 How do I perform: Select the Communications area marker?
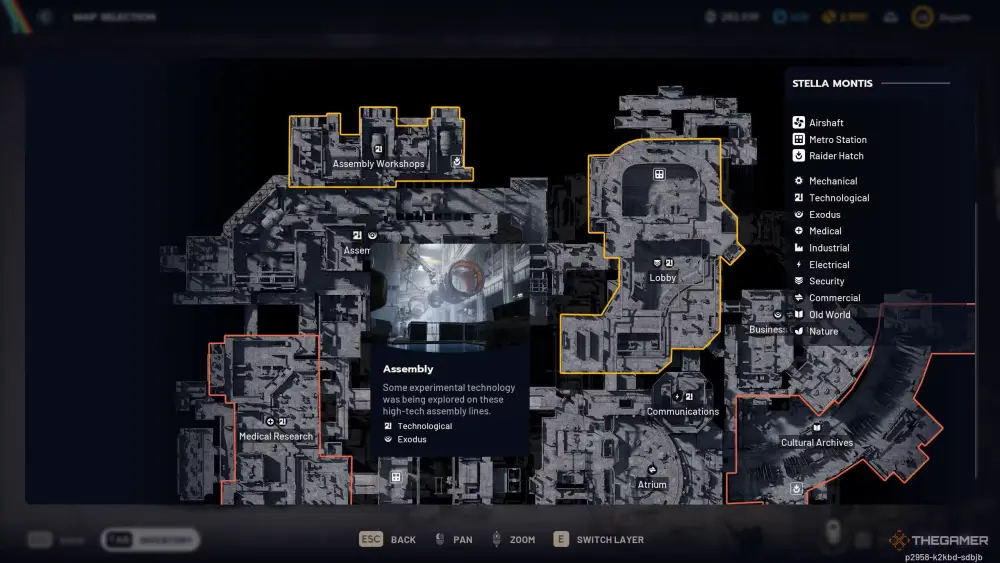[683, 411]
